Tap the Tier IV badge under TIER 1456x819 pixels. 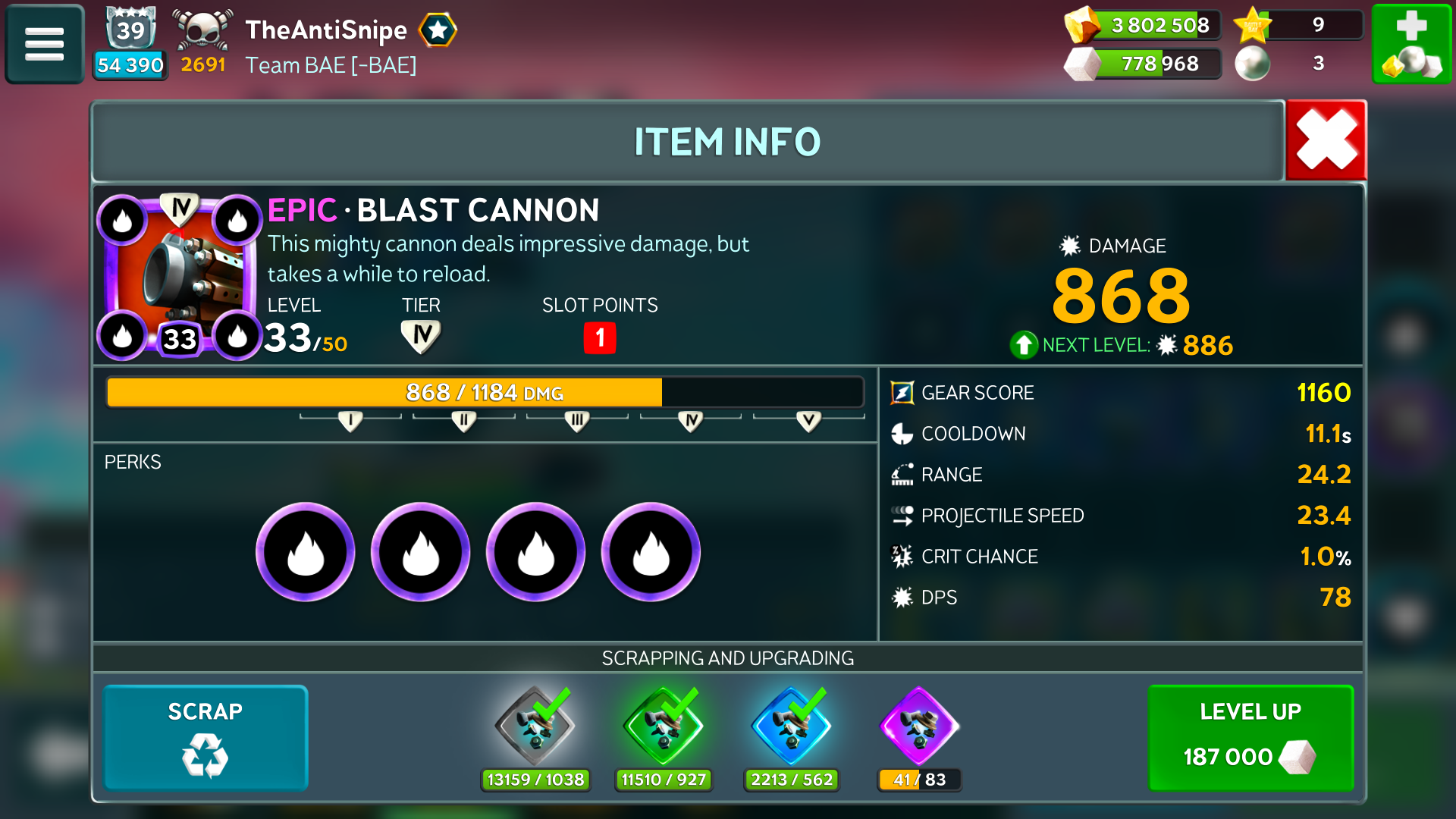(x=421, y=336)
